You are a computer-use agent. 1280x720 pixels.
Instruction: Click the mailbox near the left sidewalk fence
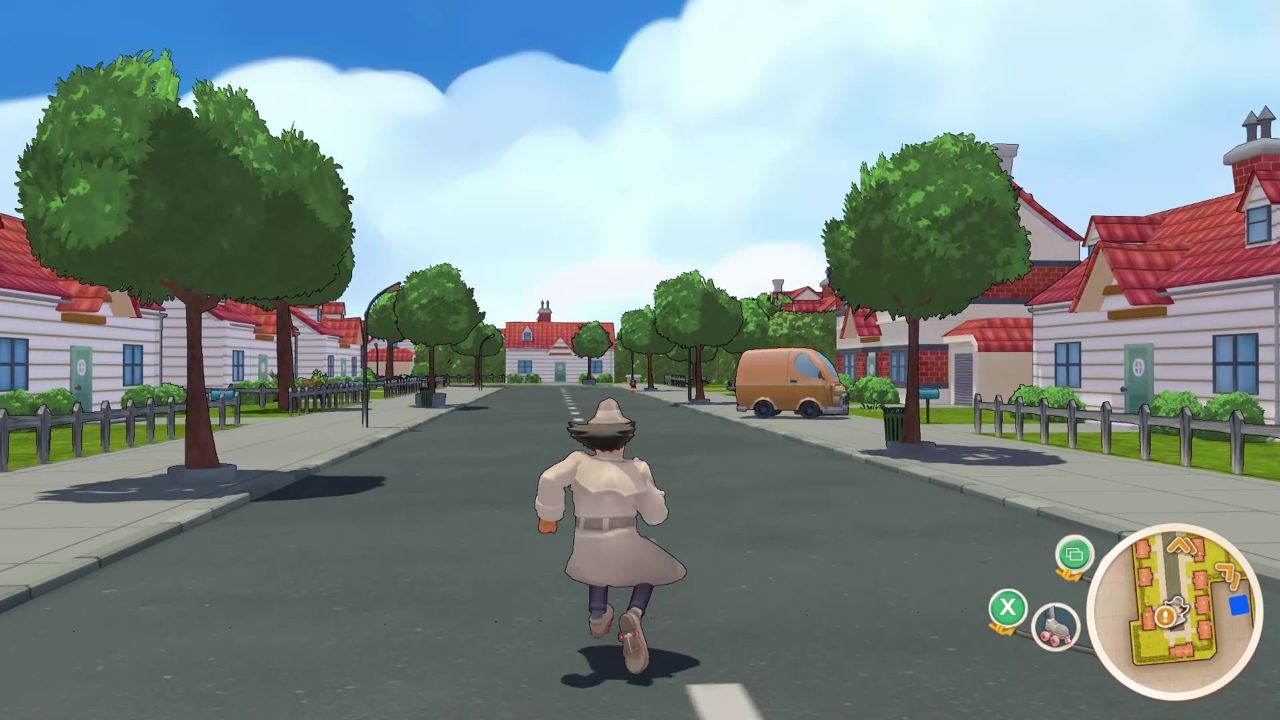[224, 394]
